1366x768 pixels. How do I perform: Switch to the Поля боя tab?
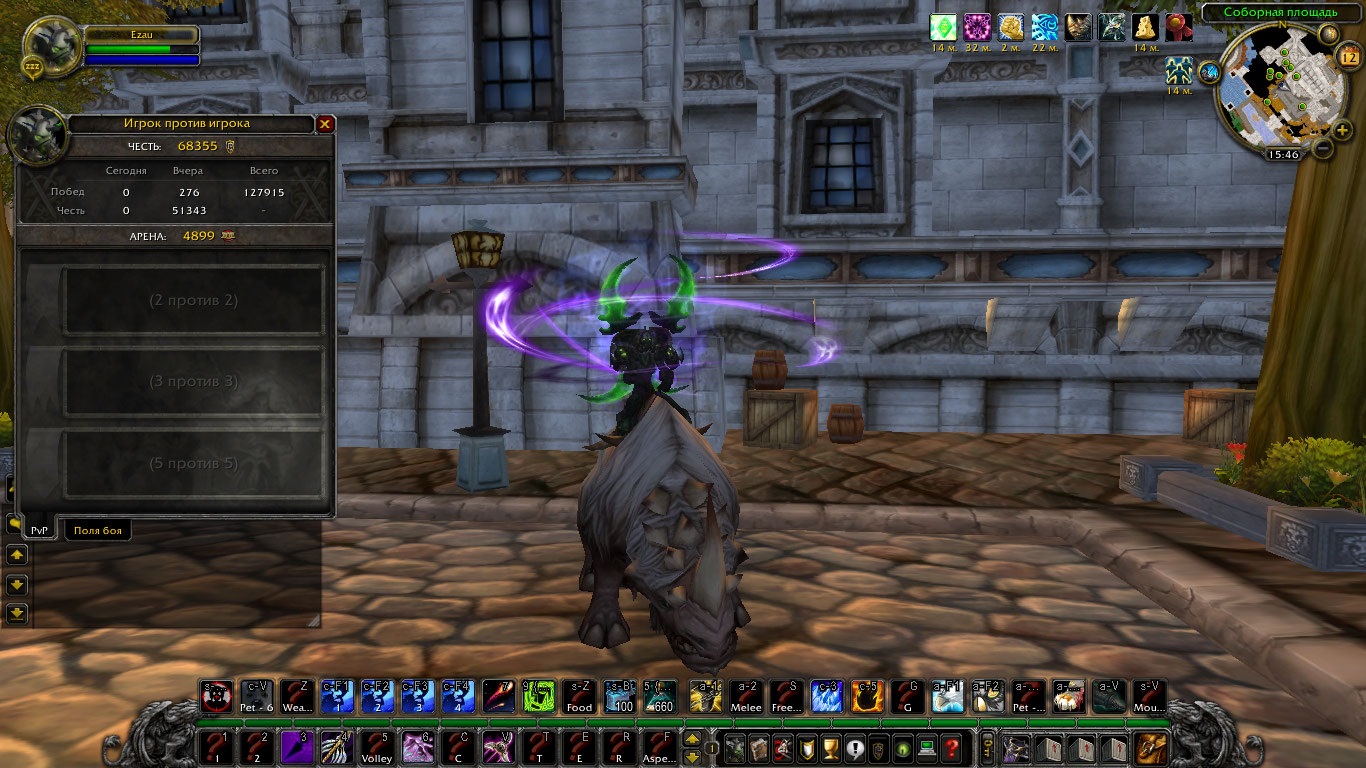(x=98, y=530)
